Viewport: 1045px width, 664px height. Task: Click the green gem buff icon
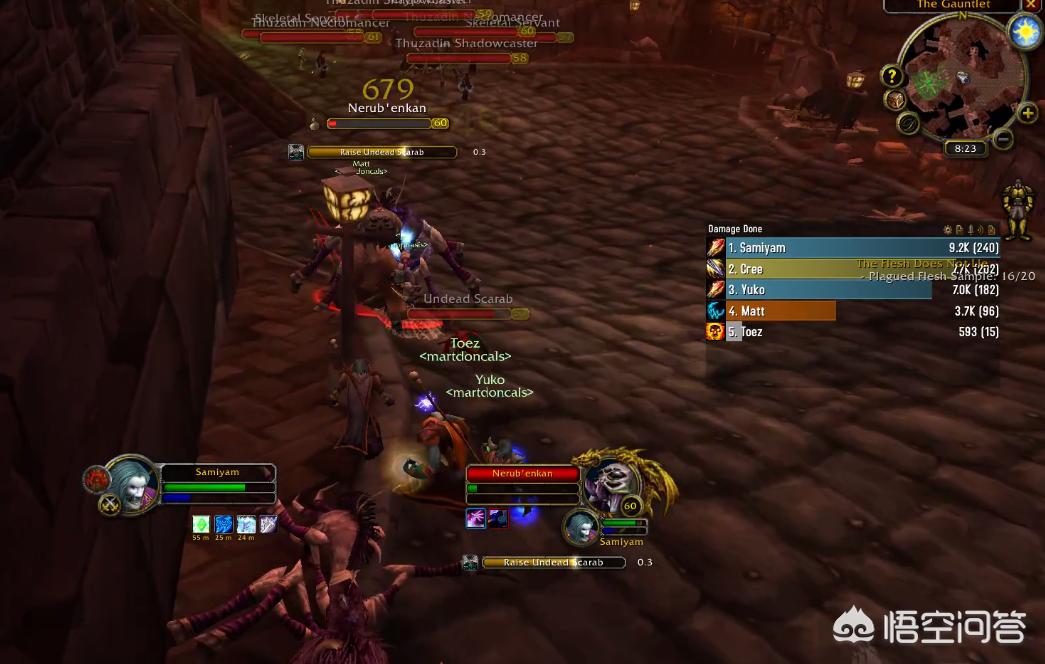(x=201, y=524)
